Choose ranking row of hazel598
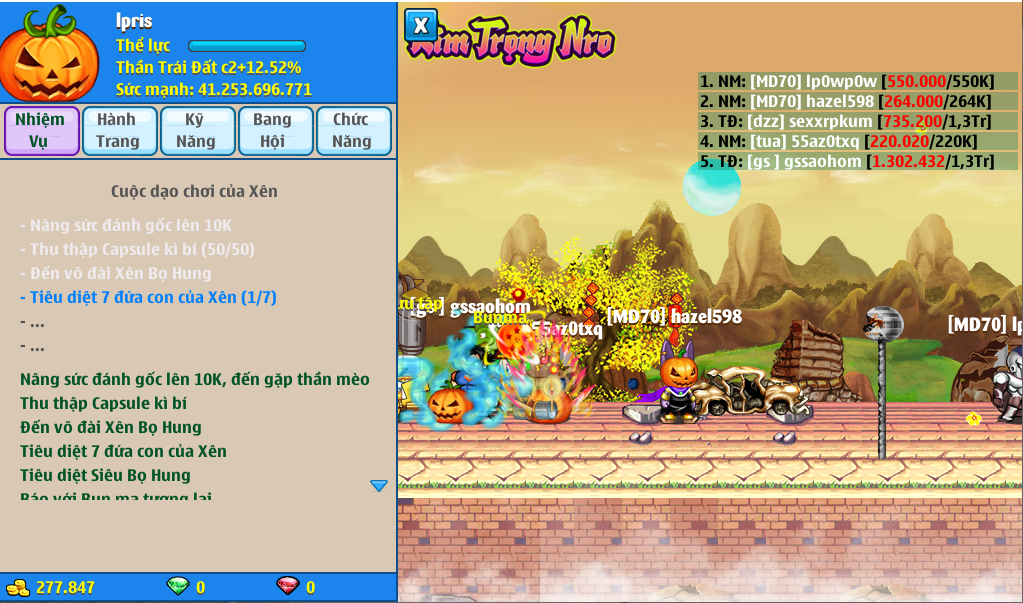 click(858, 101)
